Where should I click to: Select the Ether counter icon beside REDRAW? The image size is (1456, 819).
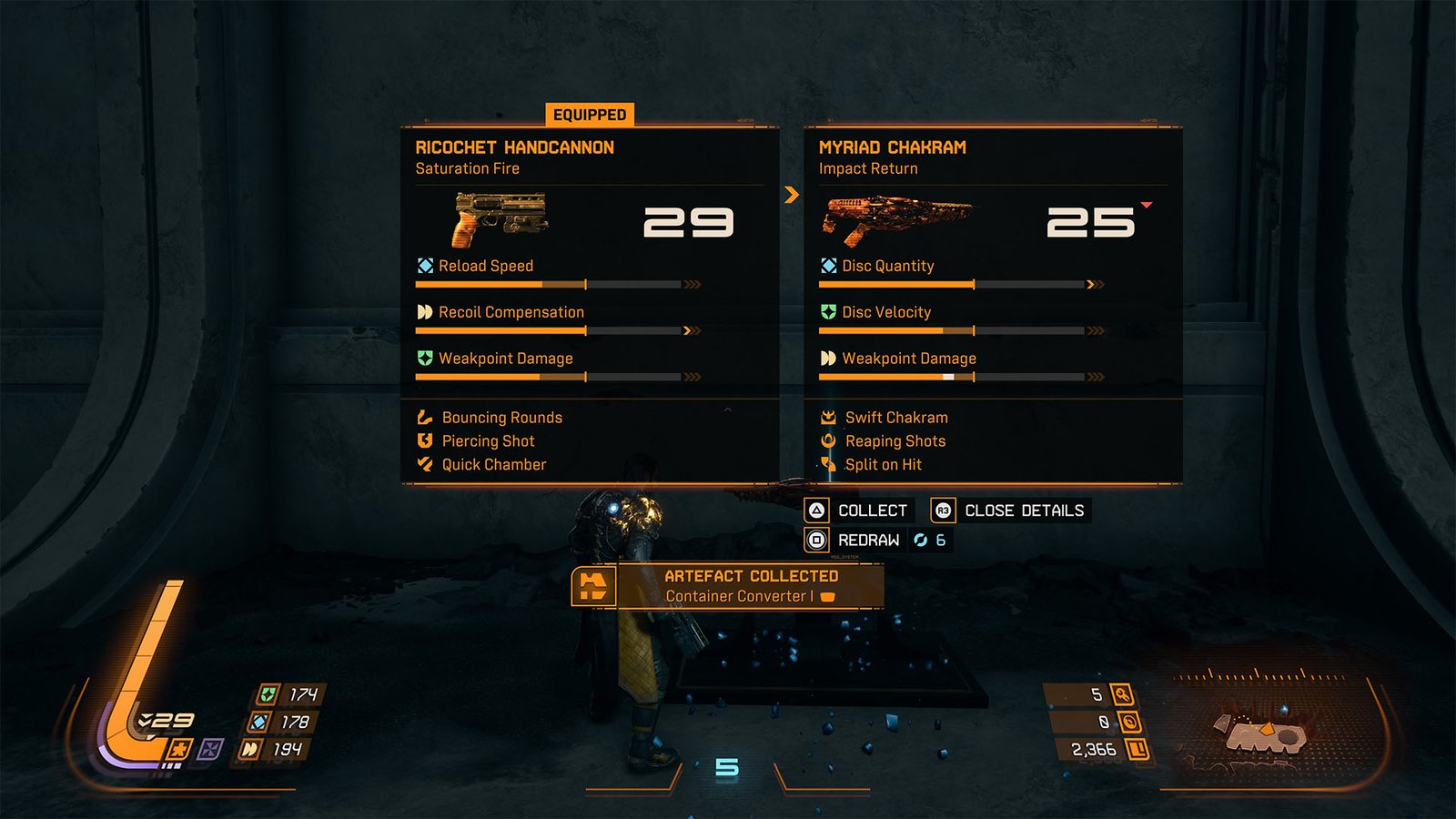[x=922, y=539]
